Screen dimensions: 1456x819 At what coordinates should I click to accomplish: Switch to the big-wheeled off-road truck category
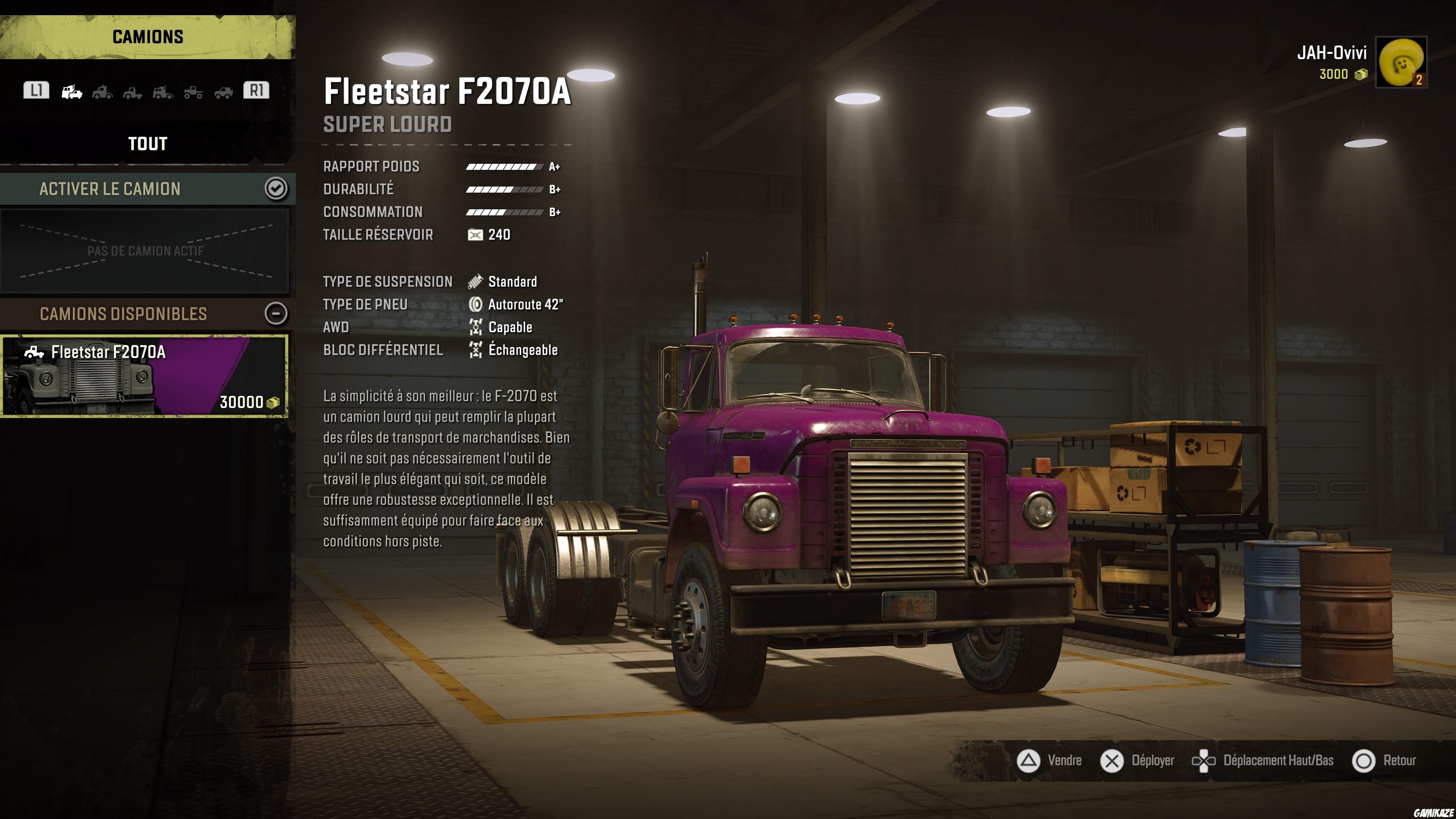193,91
